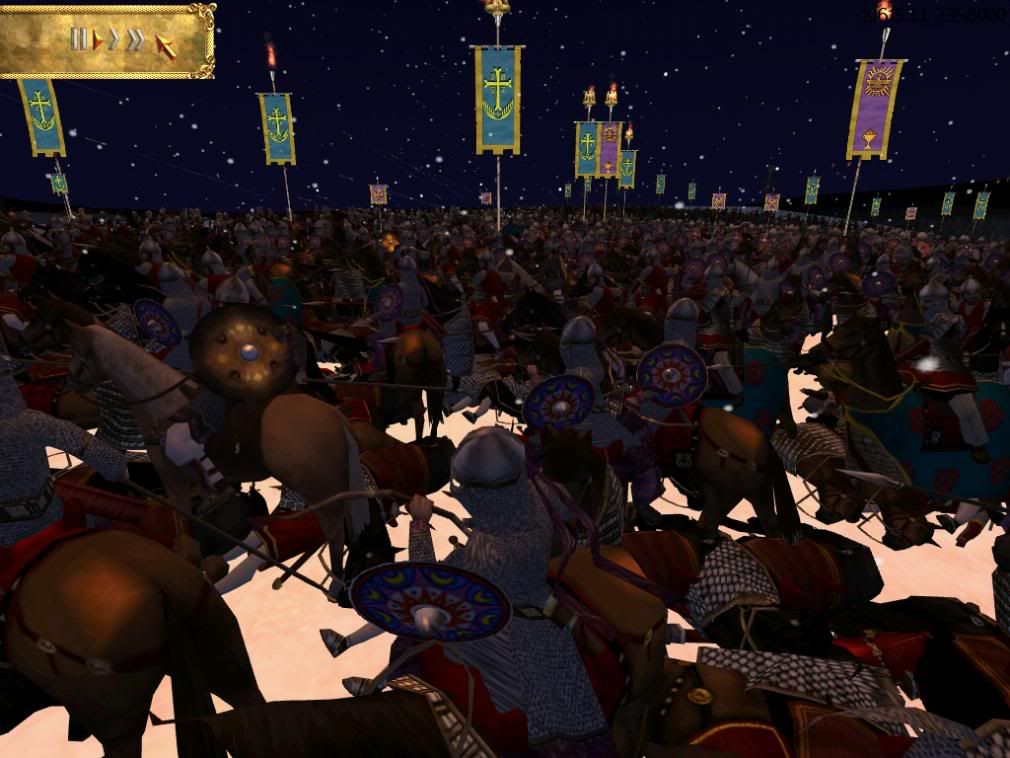Select the fastest double-chevron battle speed
Image resolution: width=1010 pixels, height=758 pixels.
(135, 40)
